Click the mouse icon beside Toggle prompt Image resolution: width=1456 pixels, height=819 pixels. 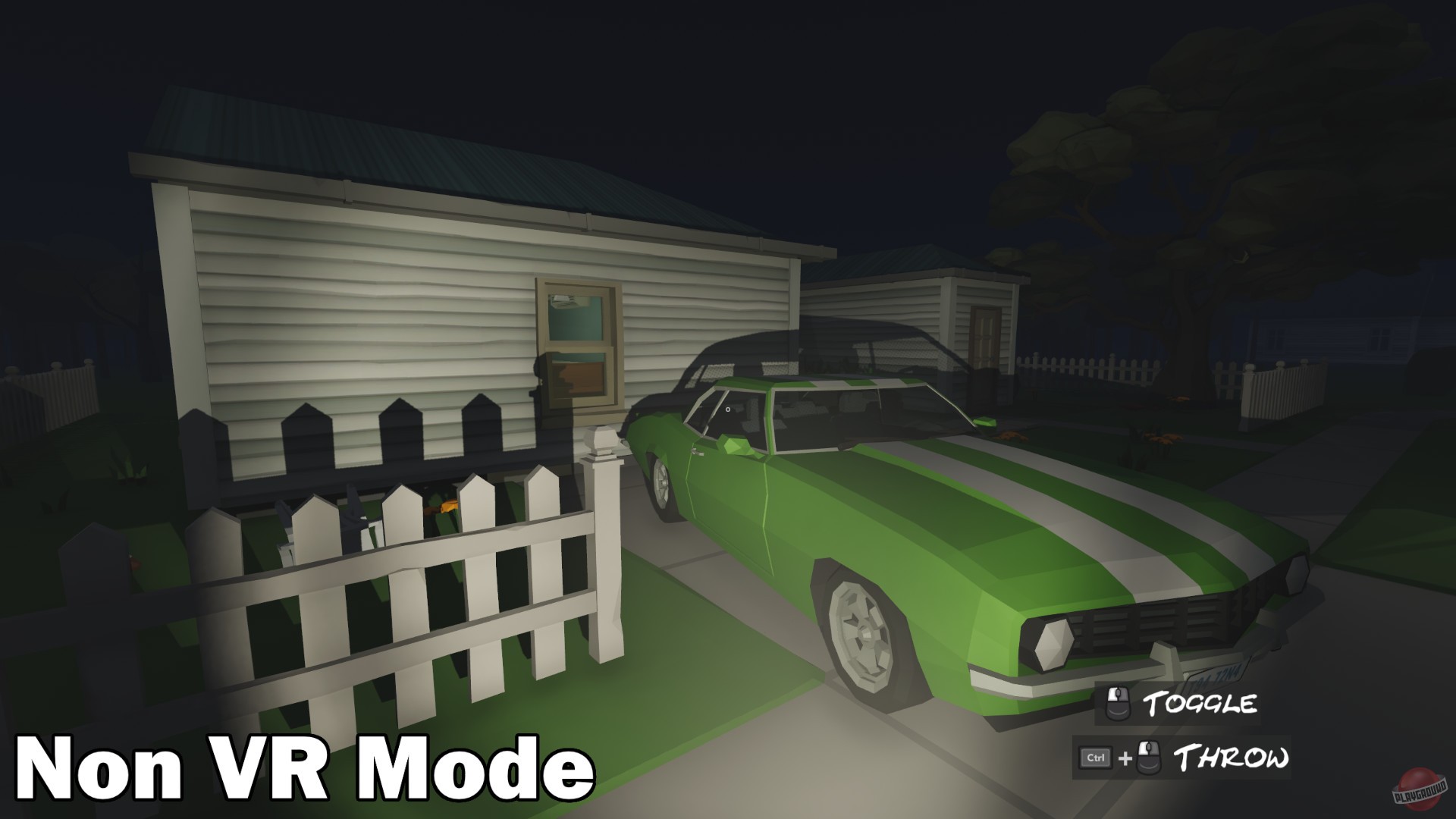pos(1117,701)
